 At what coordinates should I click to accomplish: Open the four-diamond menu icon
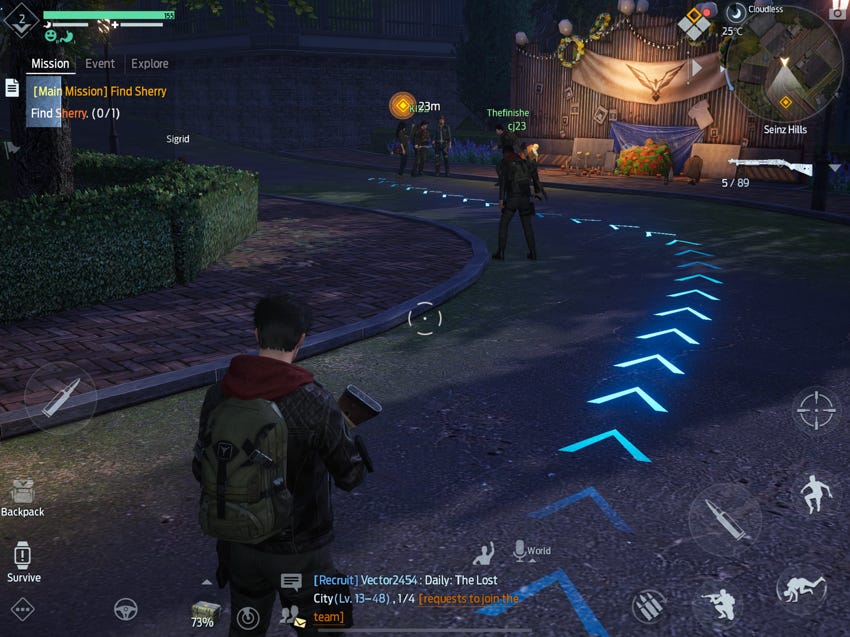pos(694,22)
